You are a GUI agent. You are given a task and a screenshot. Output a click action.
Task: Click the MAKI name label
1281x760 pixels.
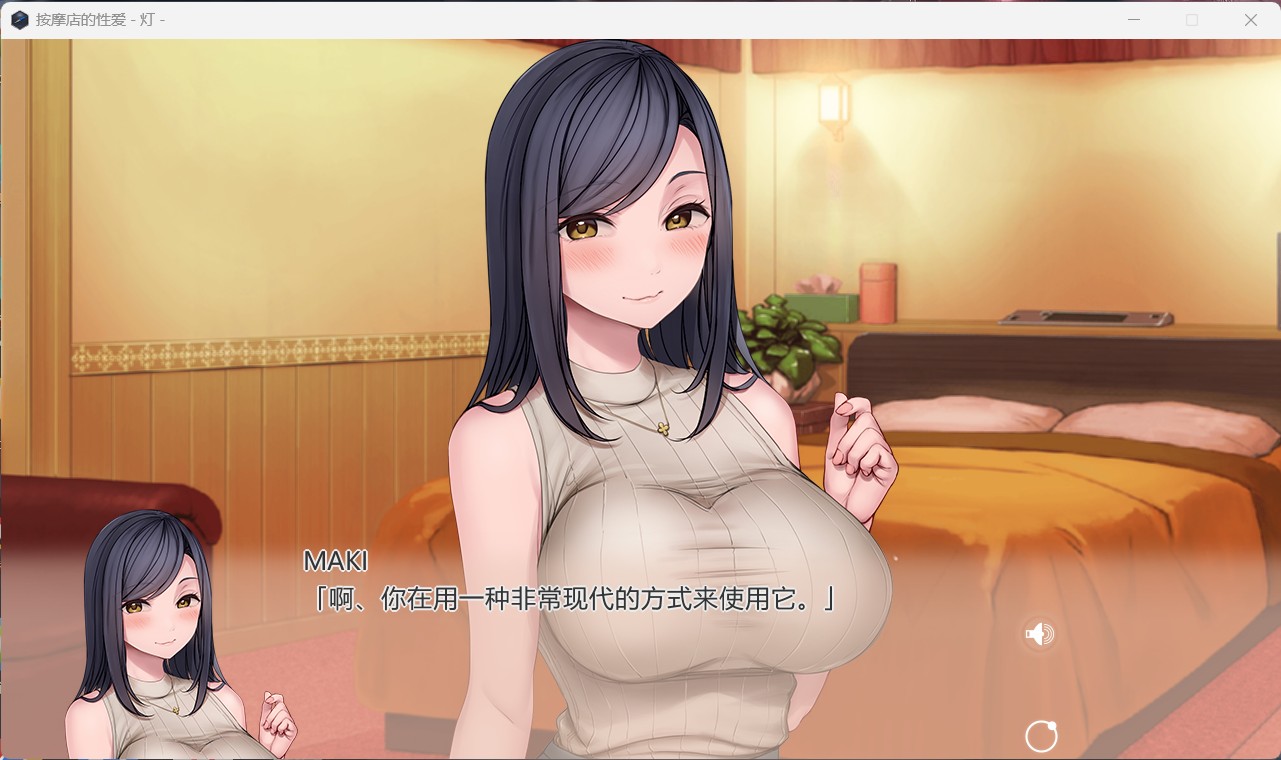point(335,562)
